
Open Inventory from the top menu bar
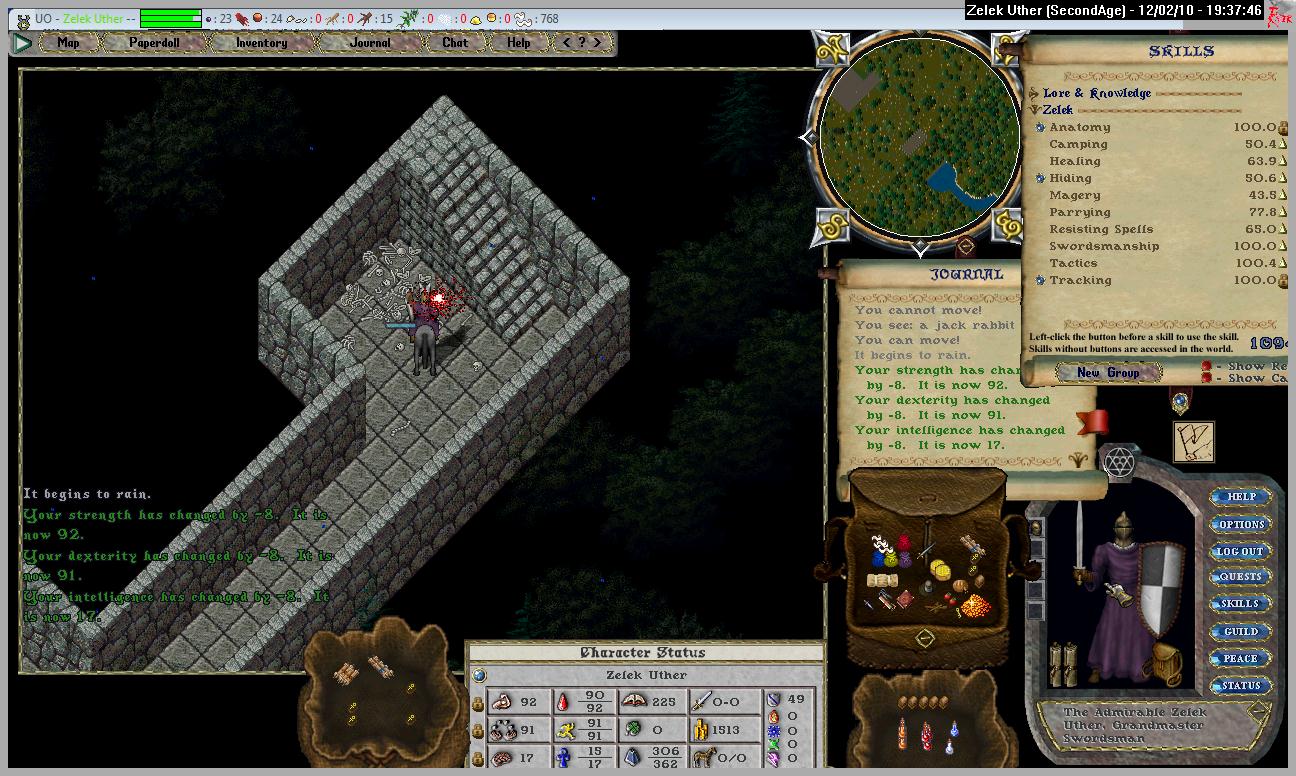click(x=261, y=43)
